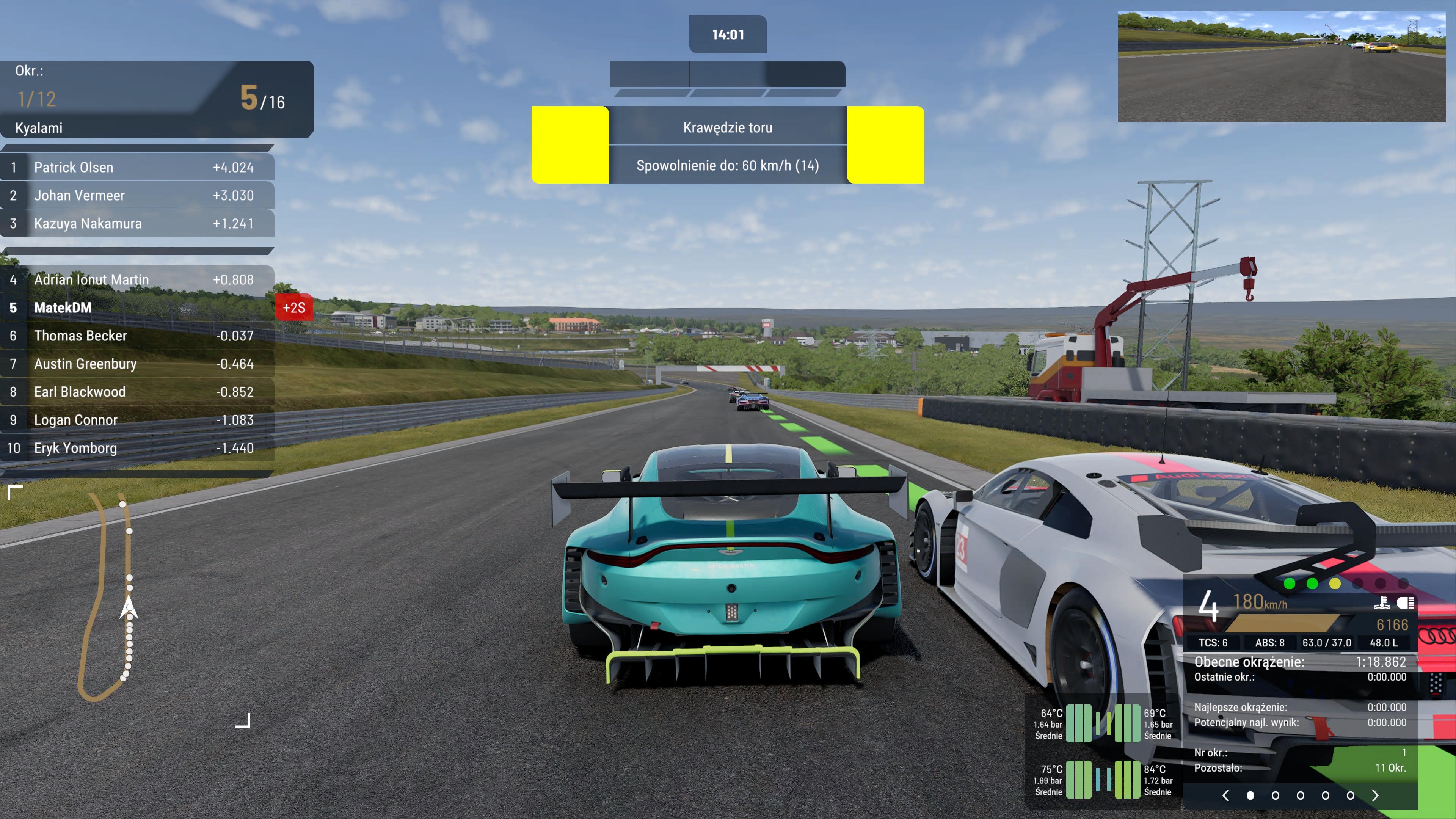
Task: Click Logan Connor's standings entry
Action: [137, 420]
